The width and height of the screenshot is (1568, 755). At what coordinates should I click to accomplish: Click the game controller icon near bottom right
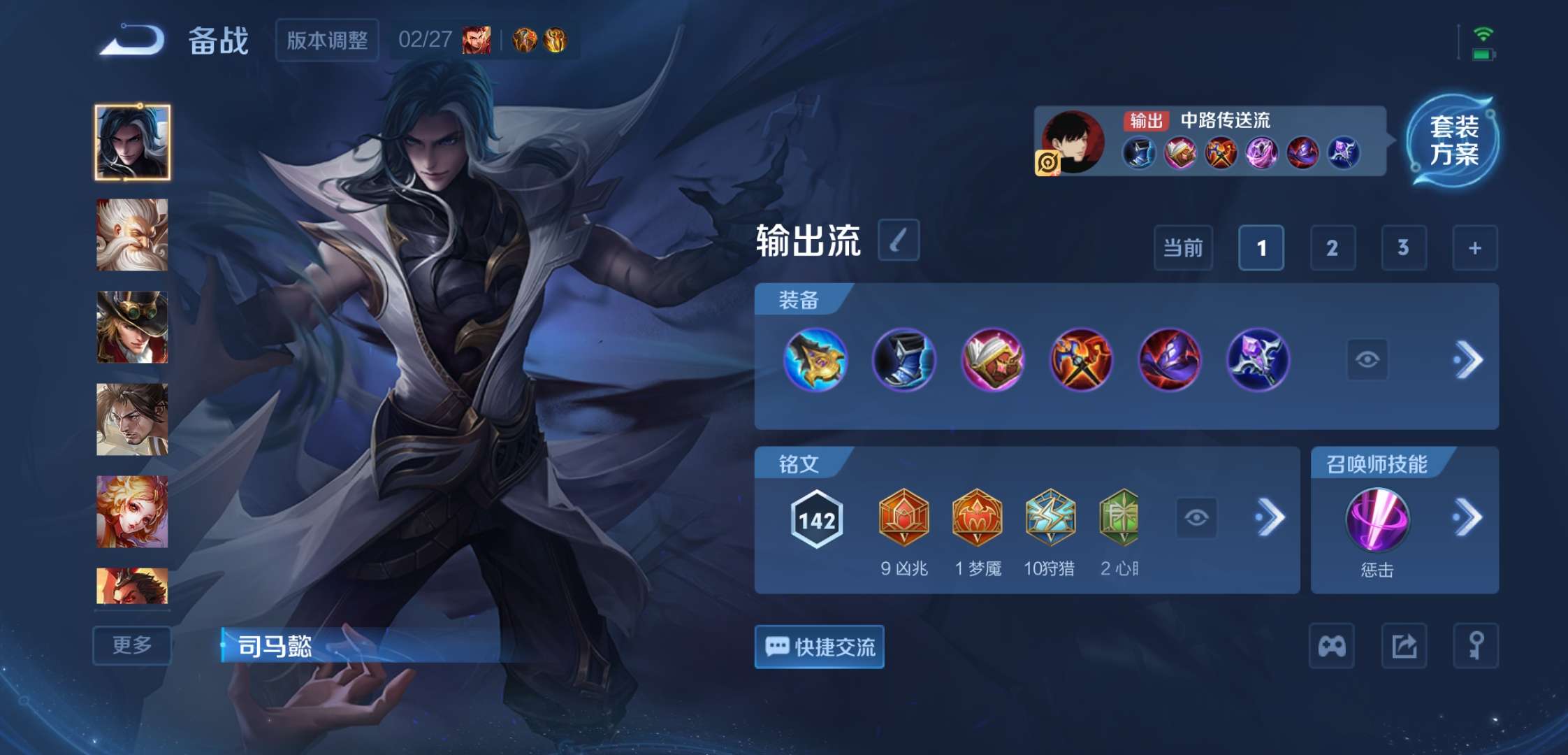[x=1333, y=647]
